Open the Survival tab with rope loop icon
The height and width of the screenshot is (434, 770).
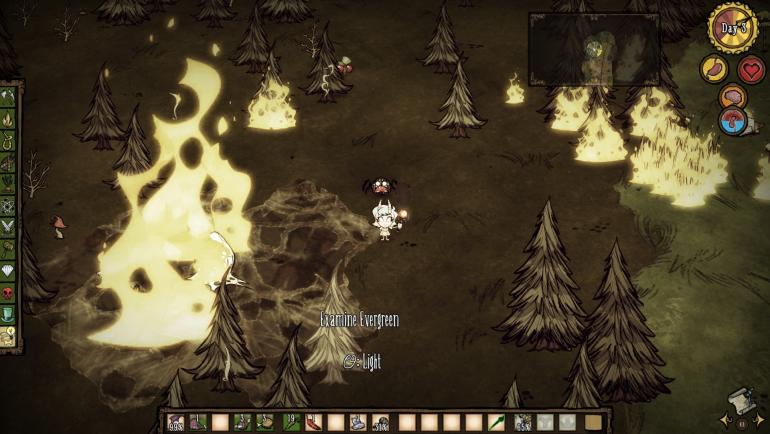point(8,141)
